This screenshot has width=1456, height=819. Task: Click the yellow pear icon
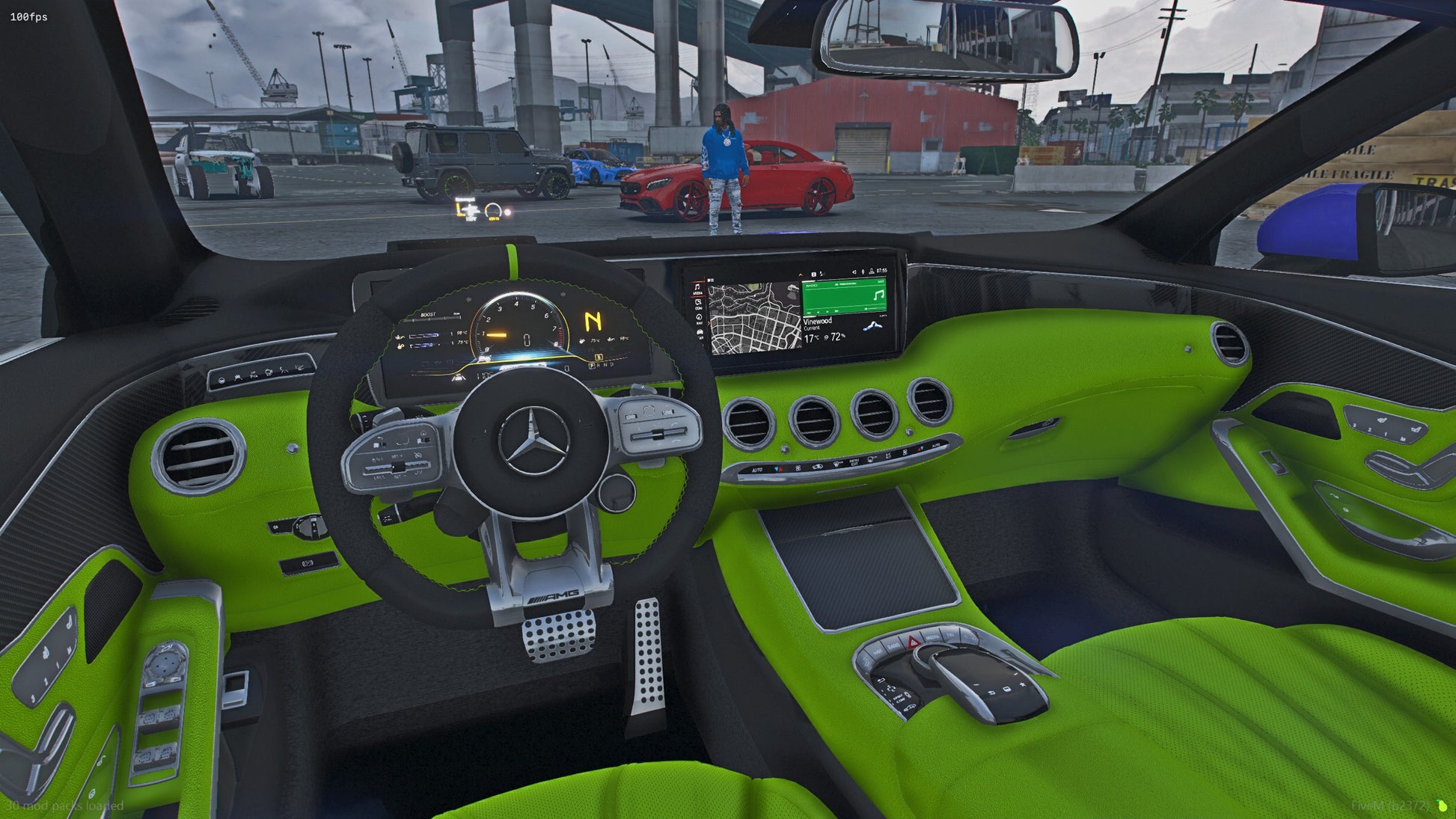tap(1442, 806)
